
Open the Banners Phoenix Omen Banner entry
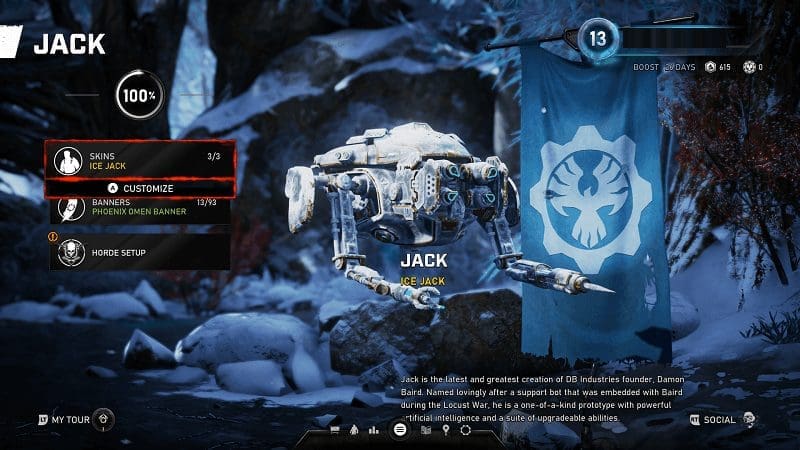(140, 208)
